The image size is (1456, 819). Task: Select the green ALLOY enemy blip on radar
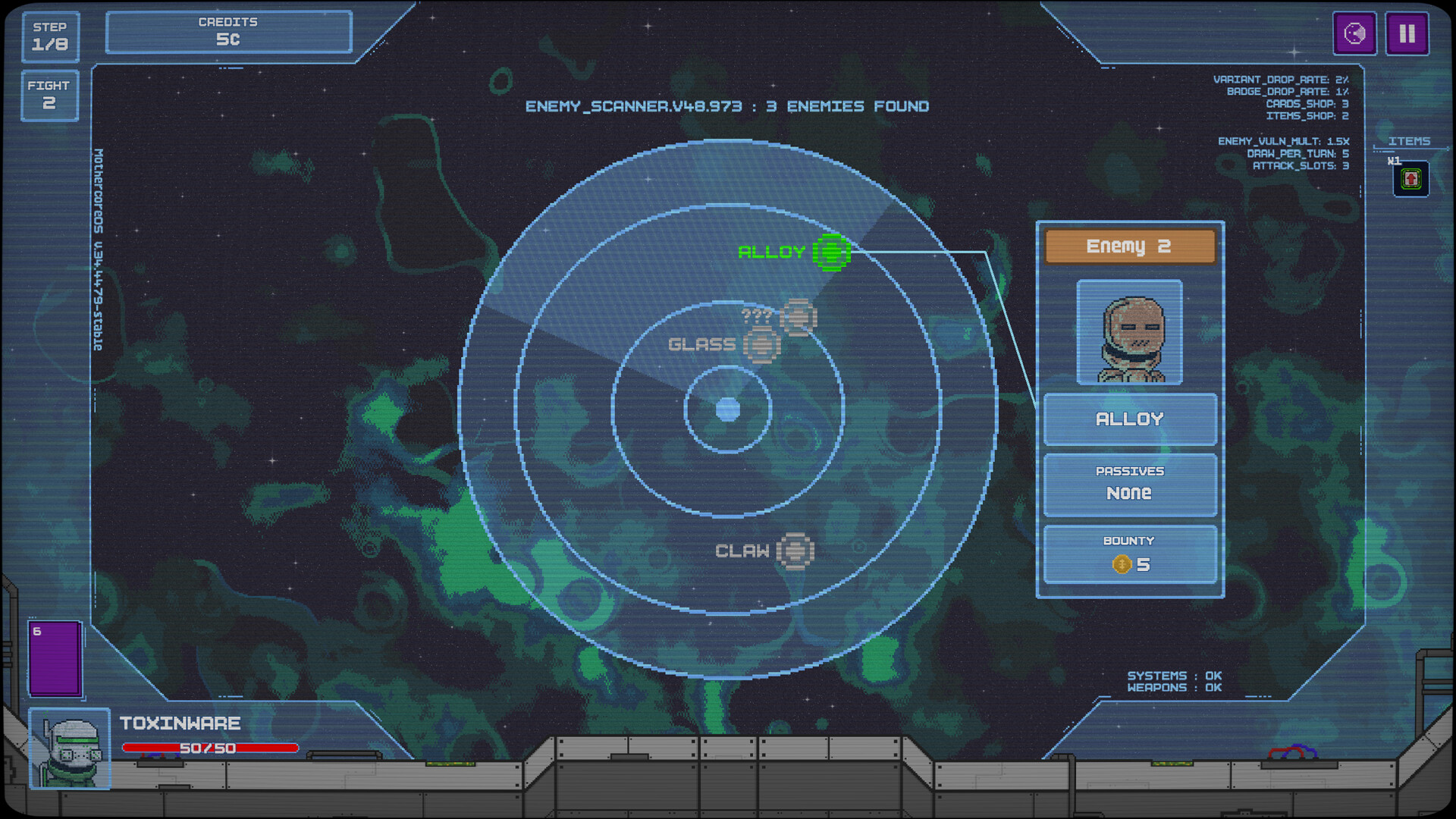(x=832, y=253)
